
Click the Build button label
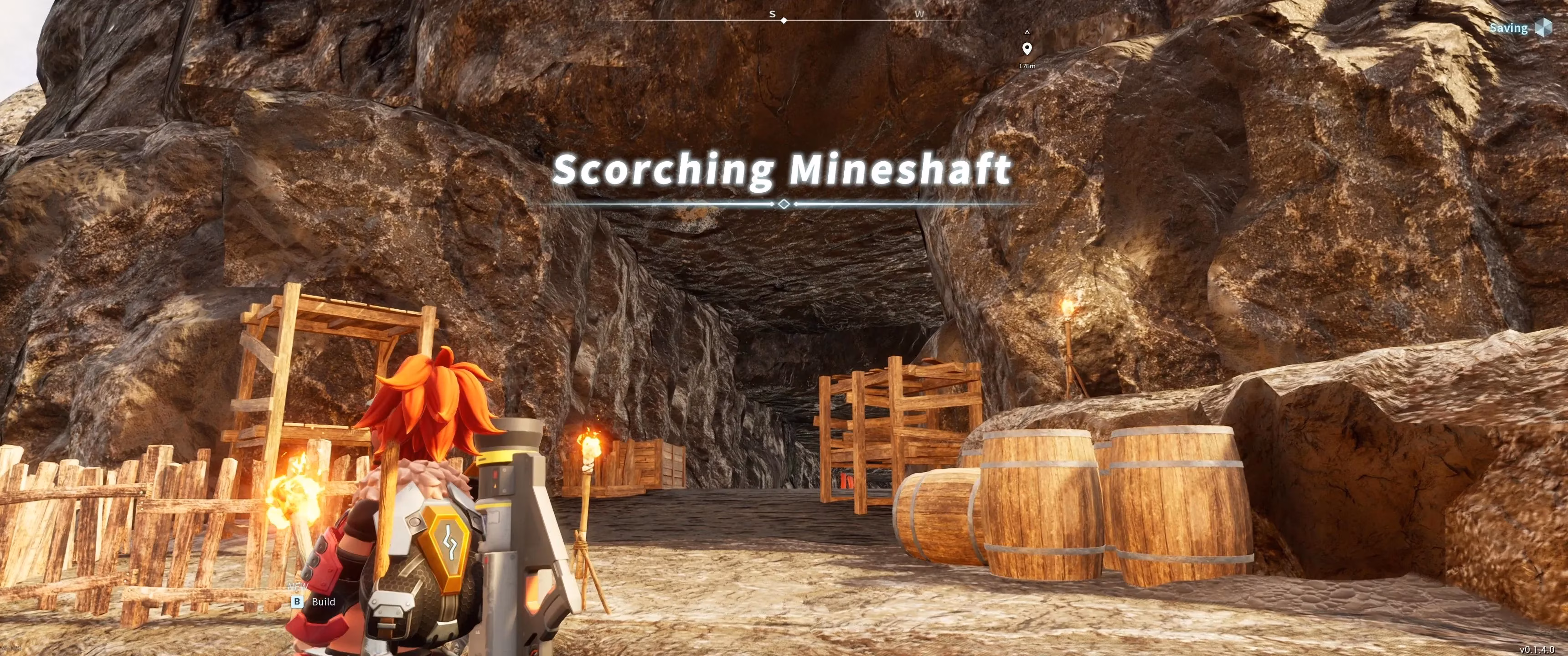[323, 602]
